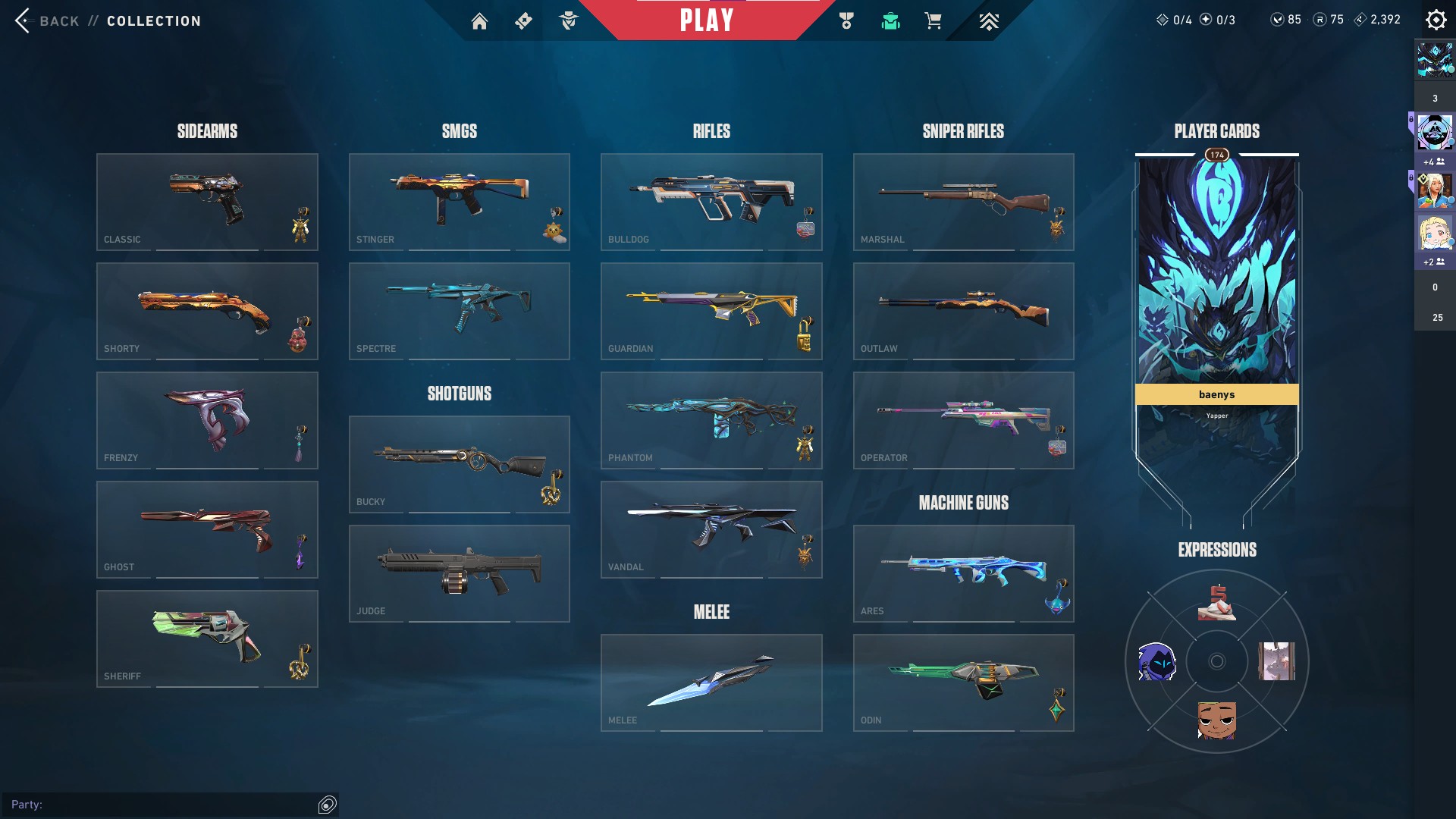Pick the Spectre weapon slot
1456x819 pixels.
(x=459, y=311)
